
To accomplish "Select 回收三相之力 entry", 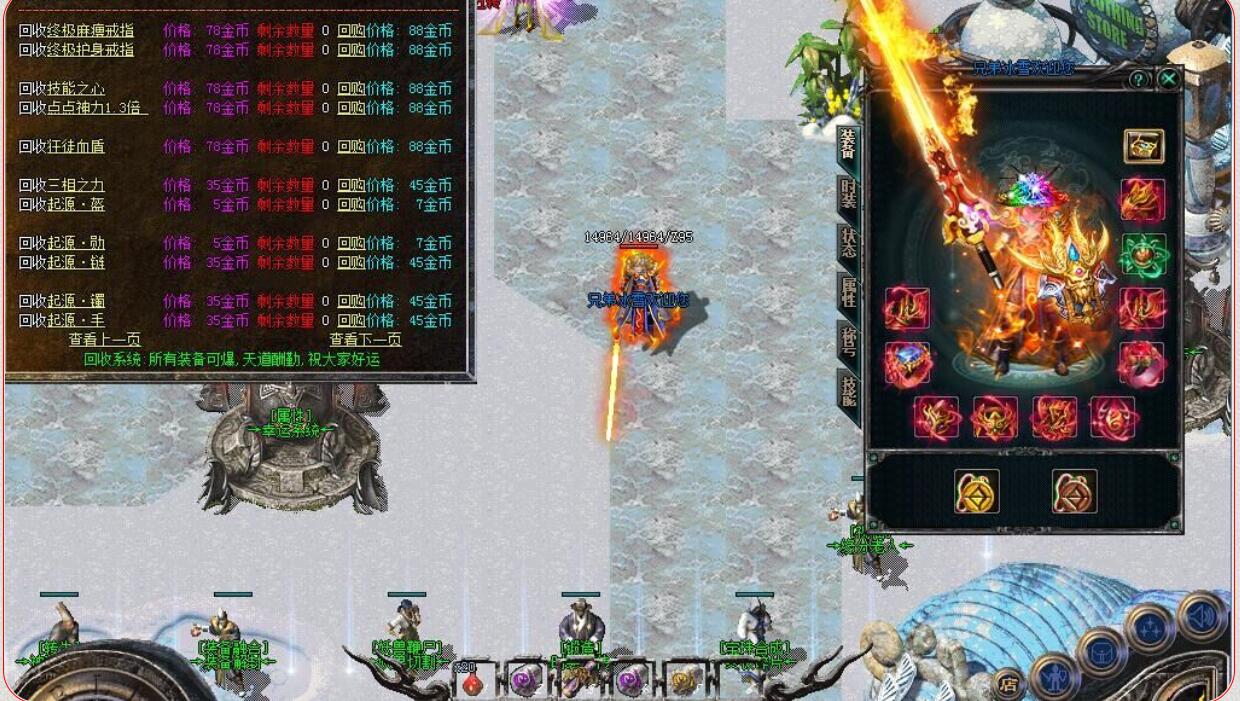I will pyautogui.click(x=62, y=185).
